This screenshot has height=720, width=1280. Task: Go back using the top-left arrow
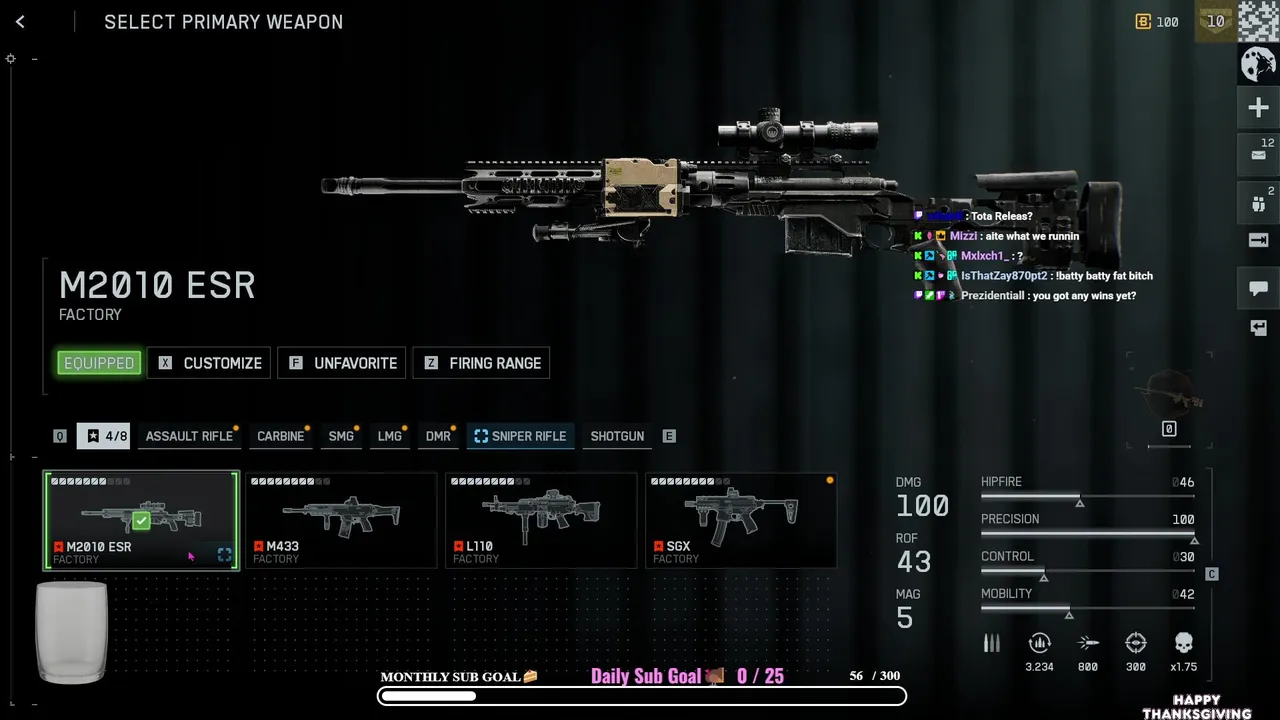[20, 22]
